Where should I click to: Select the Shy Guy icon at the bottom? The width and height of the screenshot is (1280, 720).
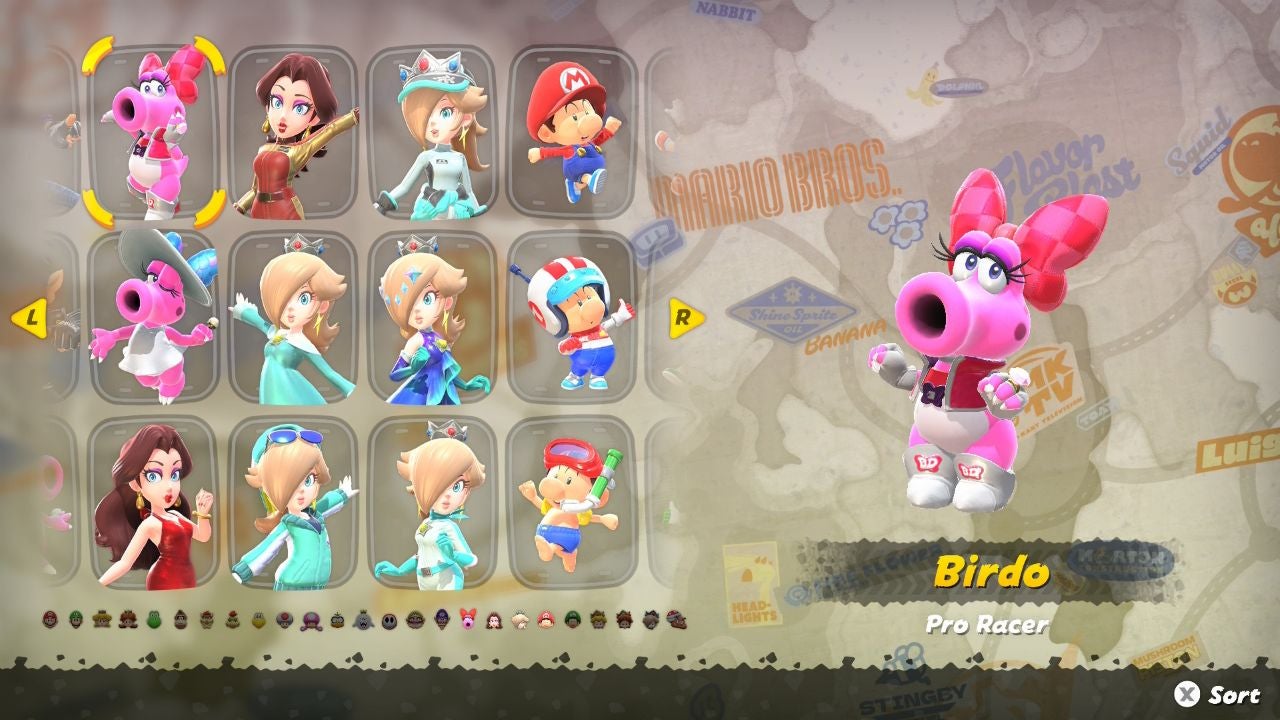tap(388, 620)
